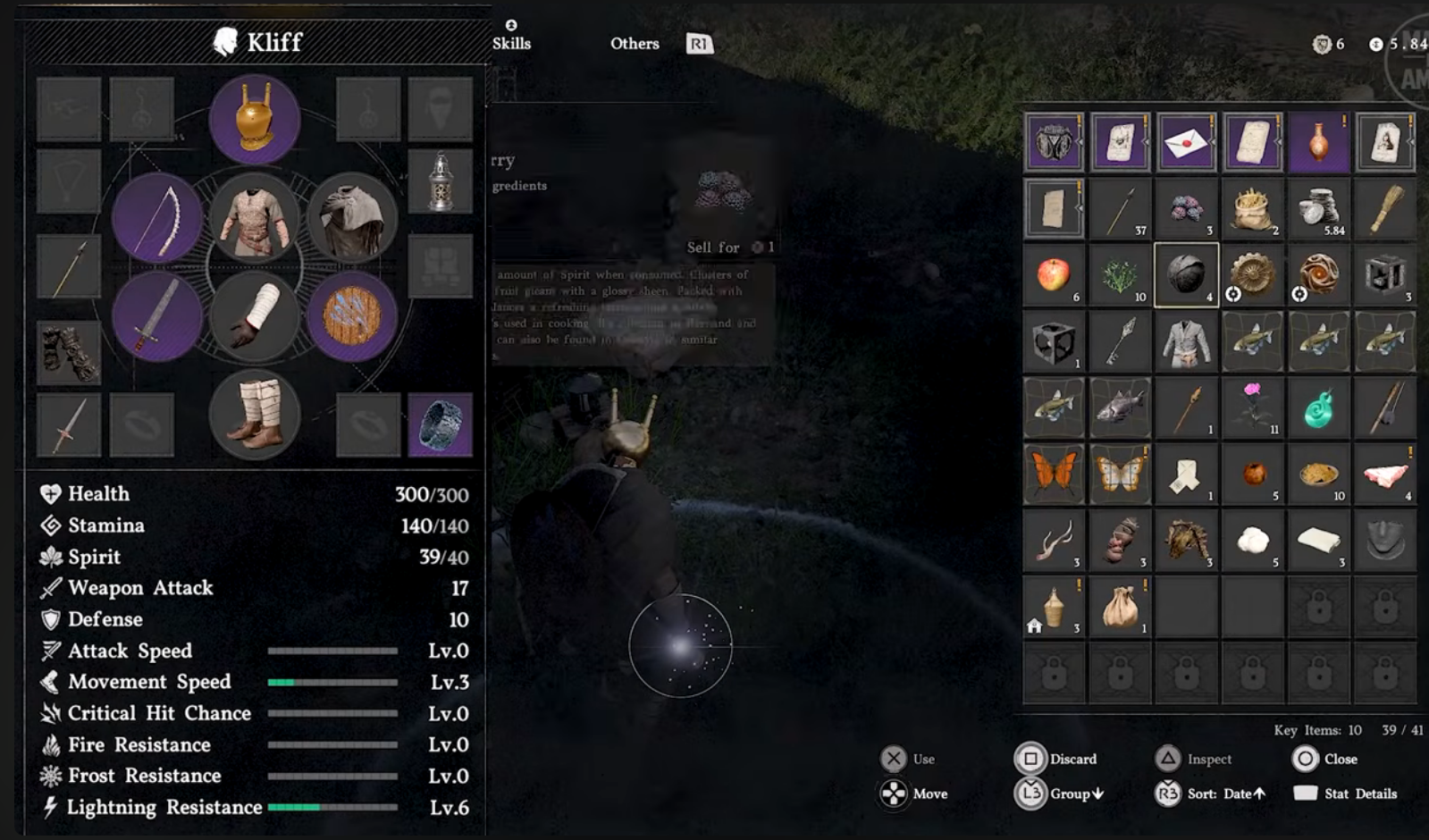1429x840 pixels.
Task: Select the sealed letter with red wax
Action: pos(1186,143)
